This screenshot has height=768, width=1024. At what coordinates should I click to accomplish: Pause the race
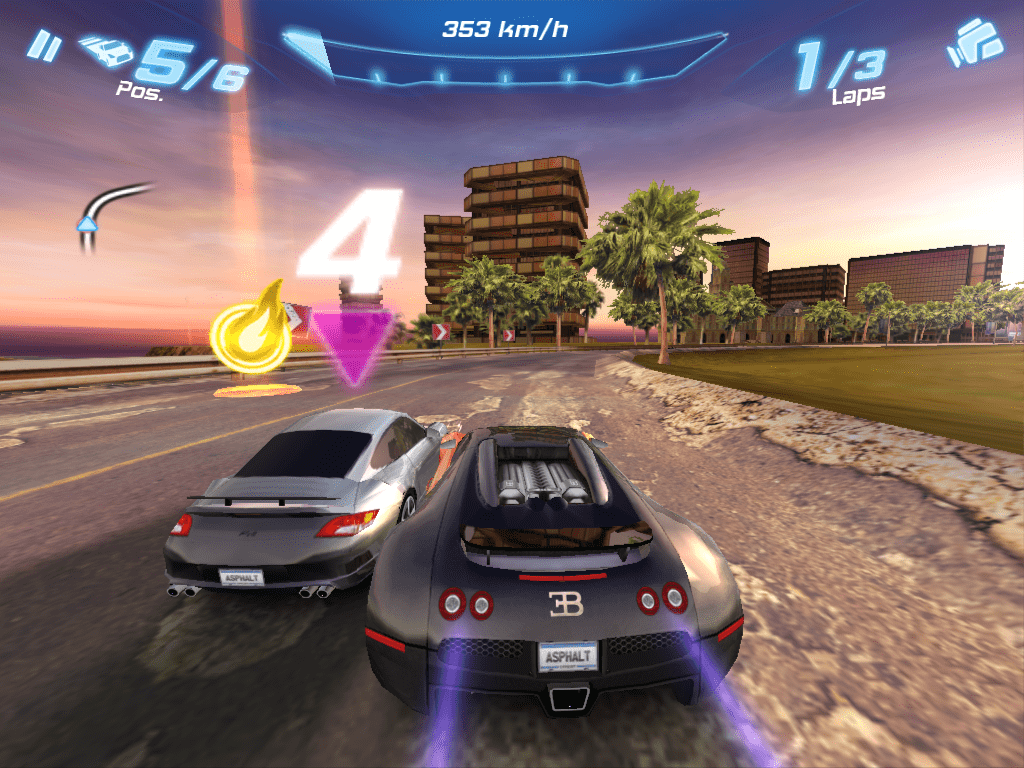tap(42, 46)
